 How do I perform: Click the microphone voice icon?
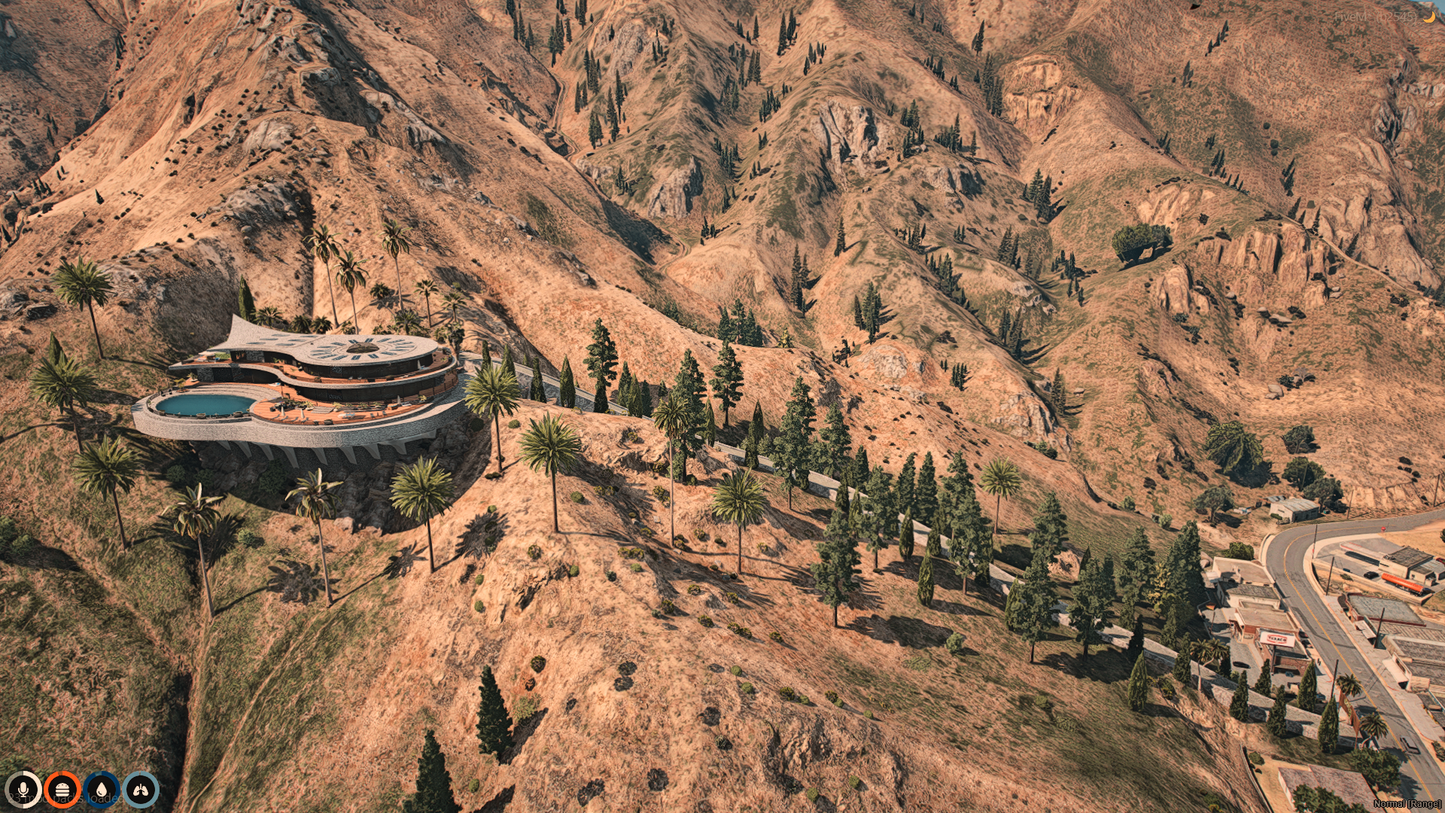click(23, 789)
